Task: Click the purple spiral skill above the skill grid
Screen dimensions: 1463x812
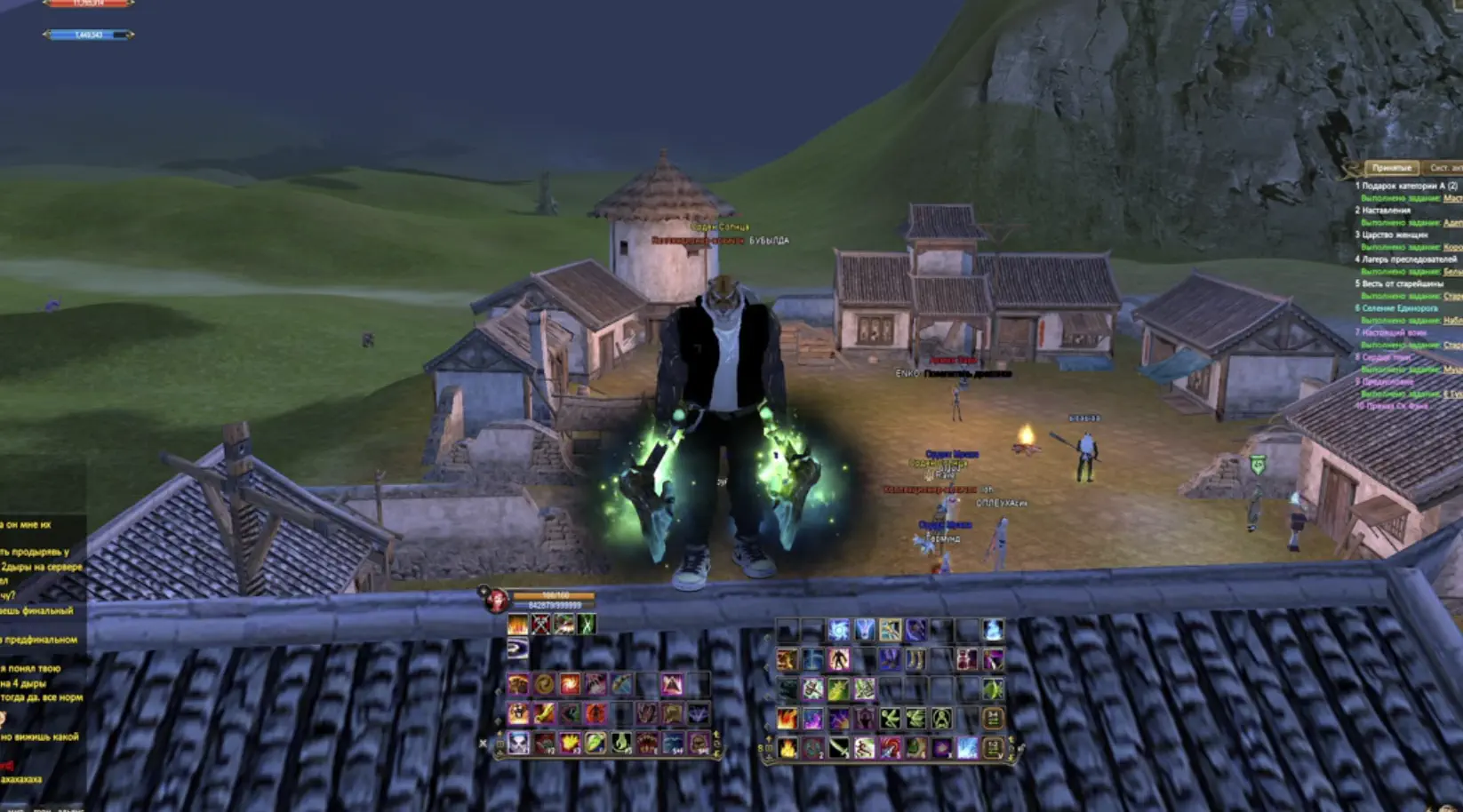Action: [x=518, y=649]
